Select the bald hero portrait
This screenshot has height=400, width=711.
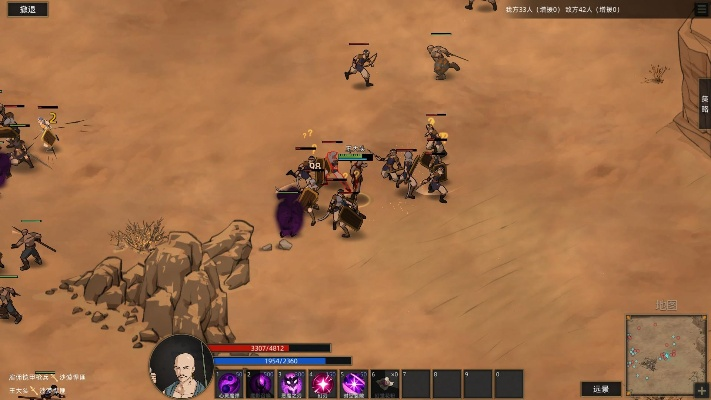pyautogui.click(x=181, y=367)
